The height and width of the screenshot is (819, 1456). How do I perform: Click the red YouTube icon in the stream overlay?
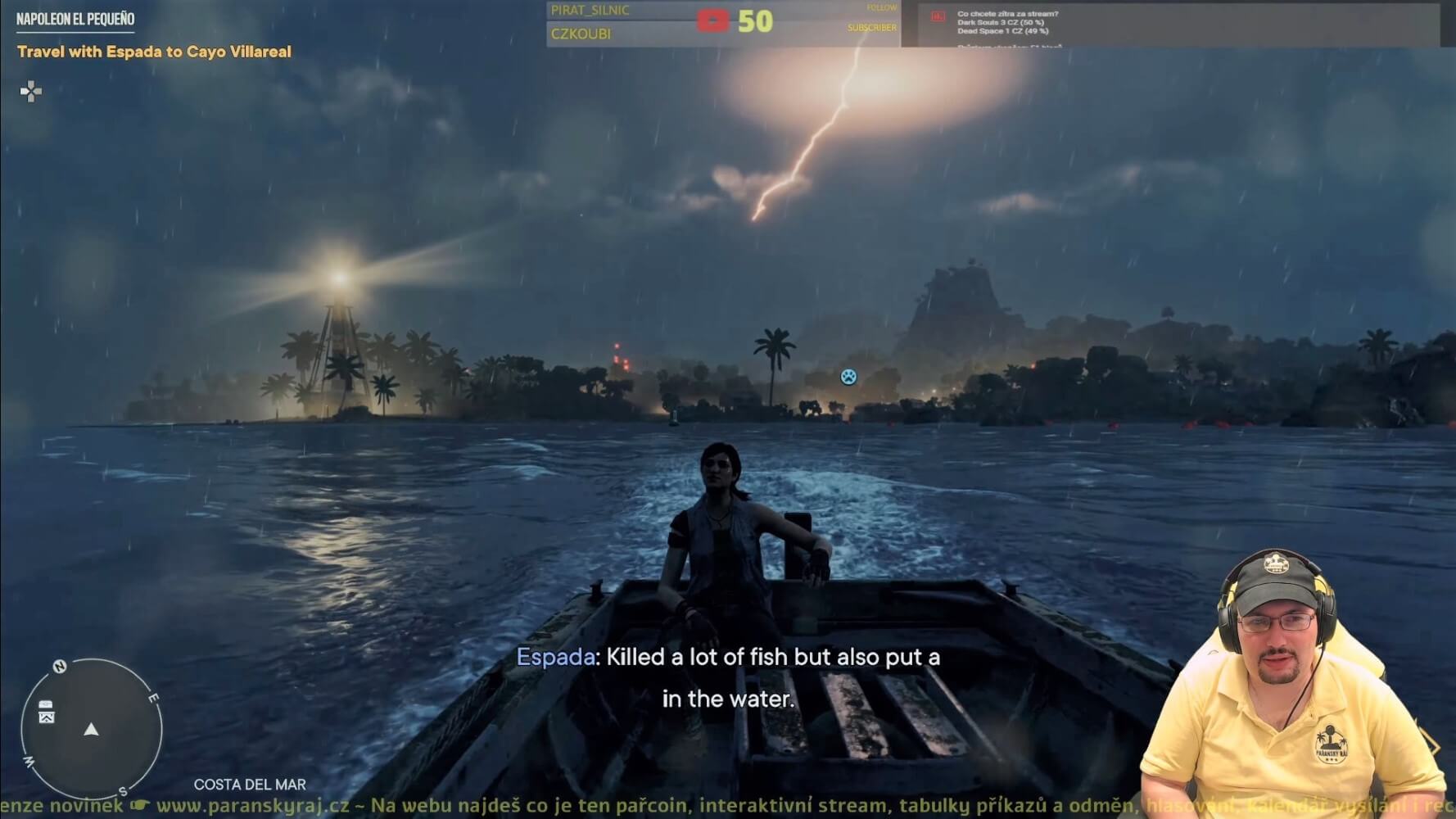[x=712, y=21]
